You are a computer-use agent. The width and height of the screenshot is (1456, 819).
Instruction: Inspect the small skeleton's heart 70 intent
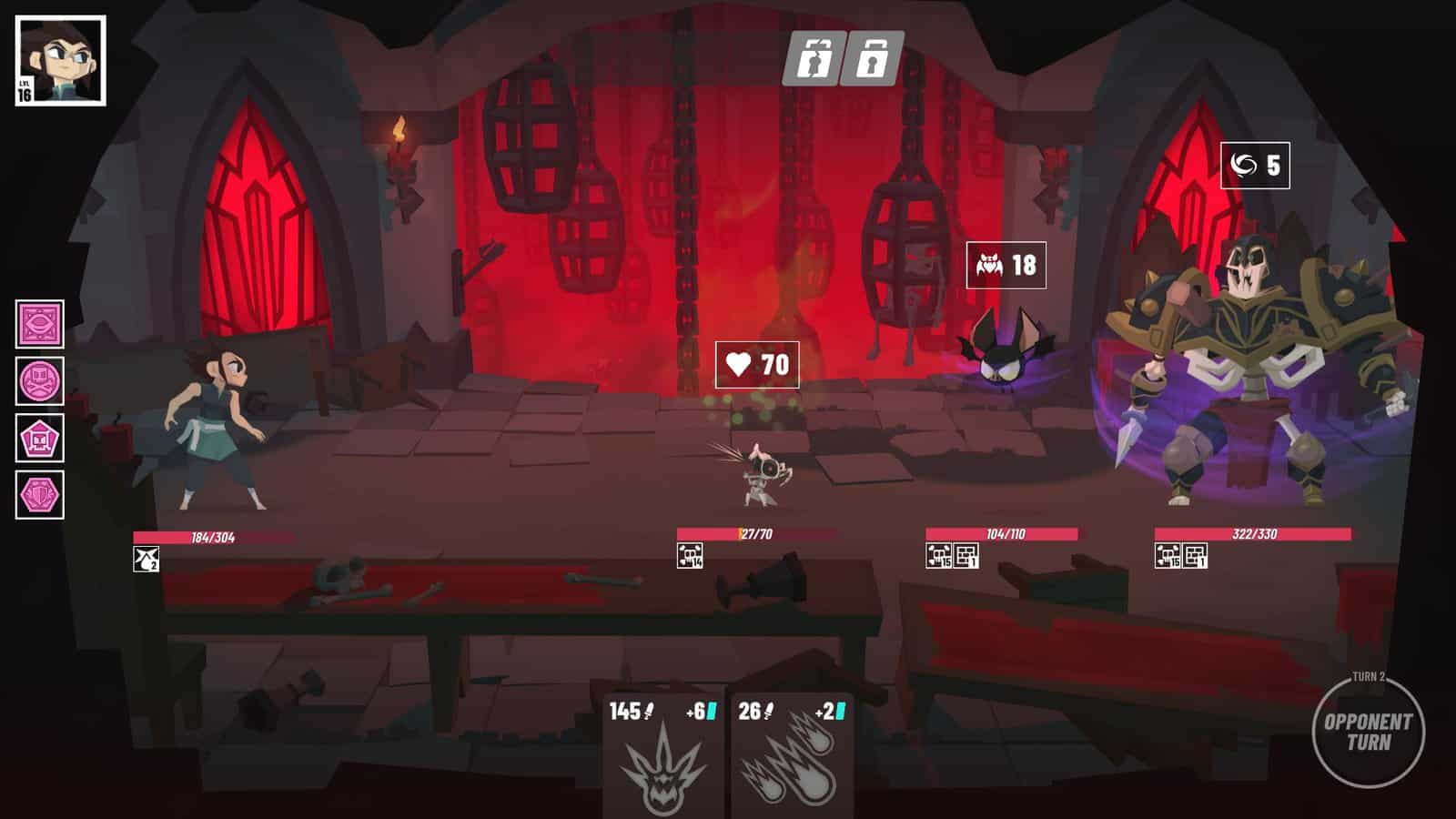click(x=757, y=365)
